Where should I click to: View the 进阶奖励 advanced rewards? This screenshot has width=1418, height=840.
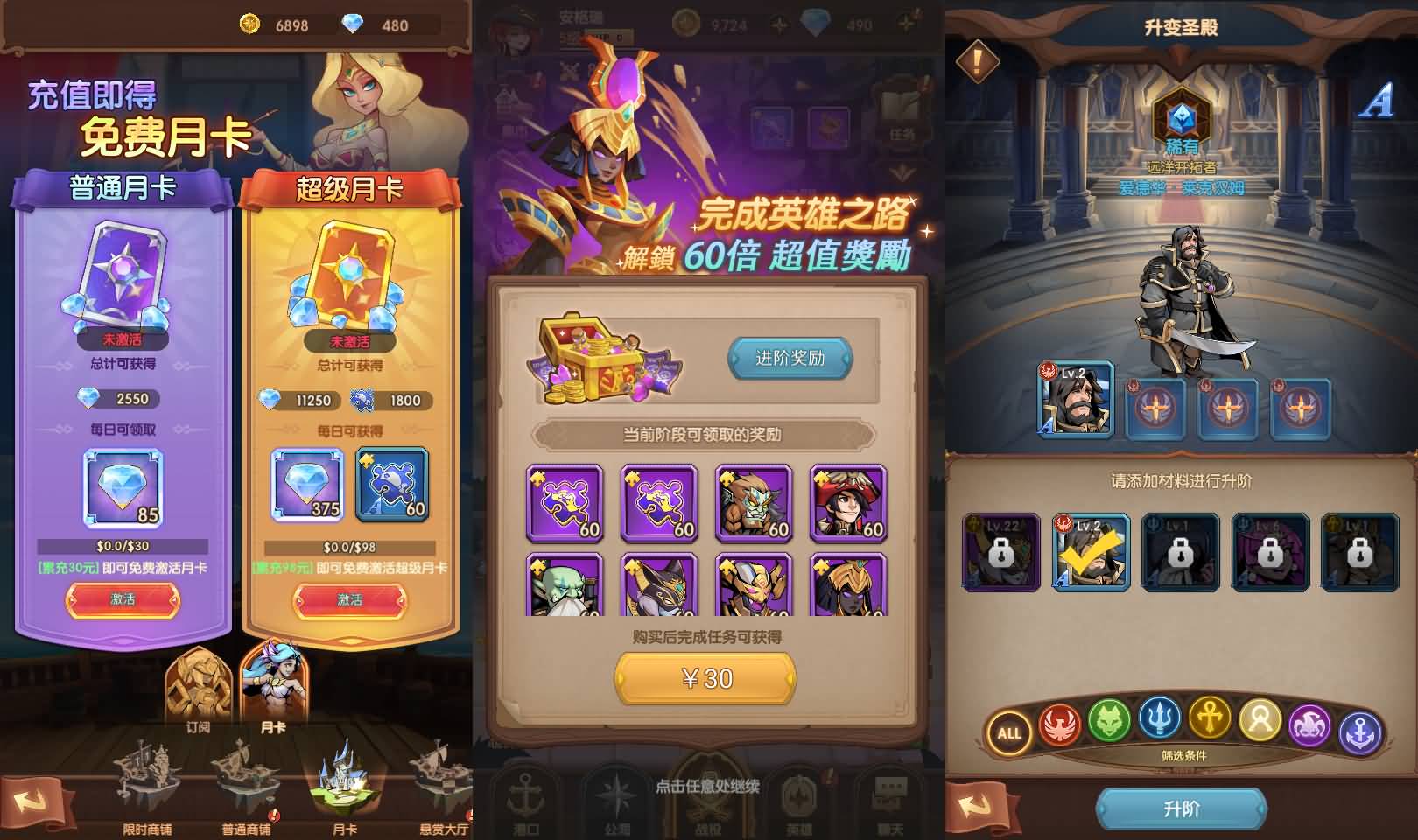click(790, 358)
